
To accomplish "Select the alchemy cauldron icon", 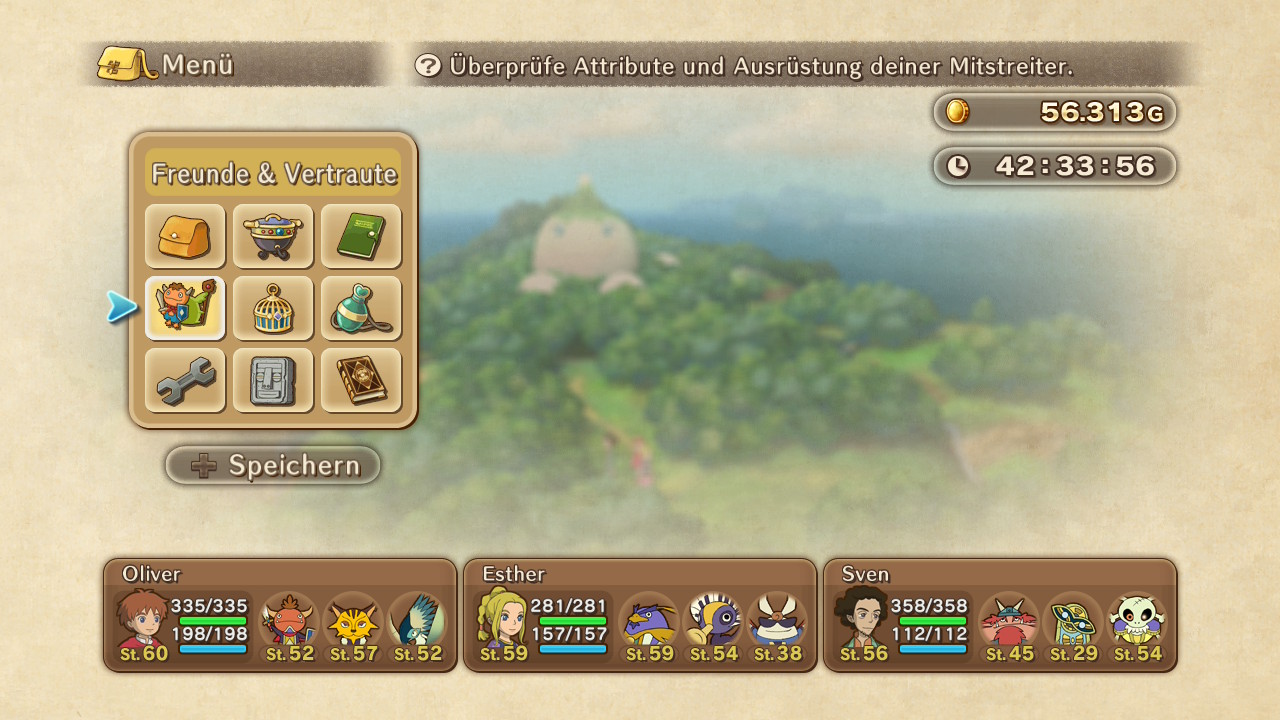I will click(273, 236).
